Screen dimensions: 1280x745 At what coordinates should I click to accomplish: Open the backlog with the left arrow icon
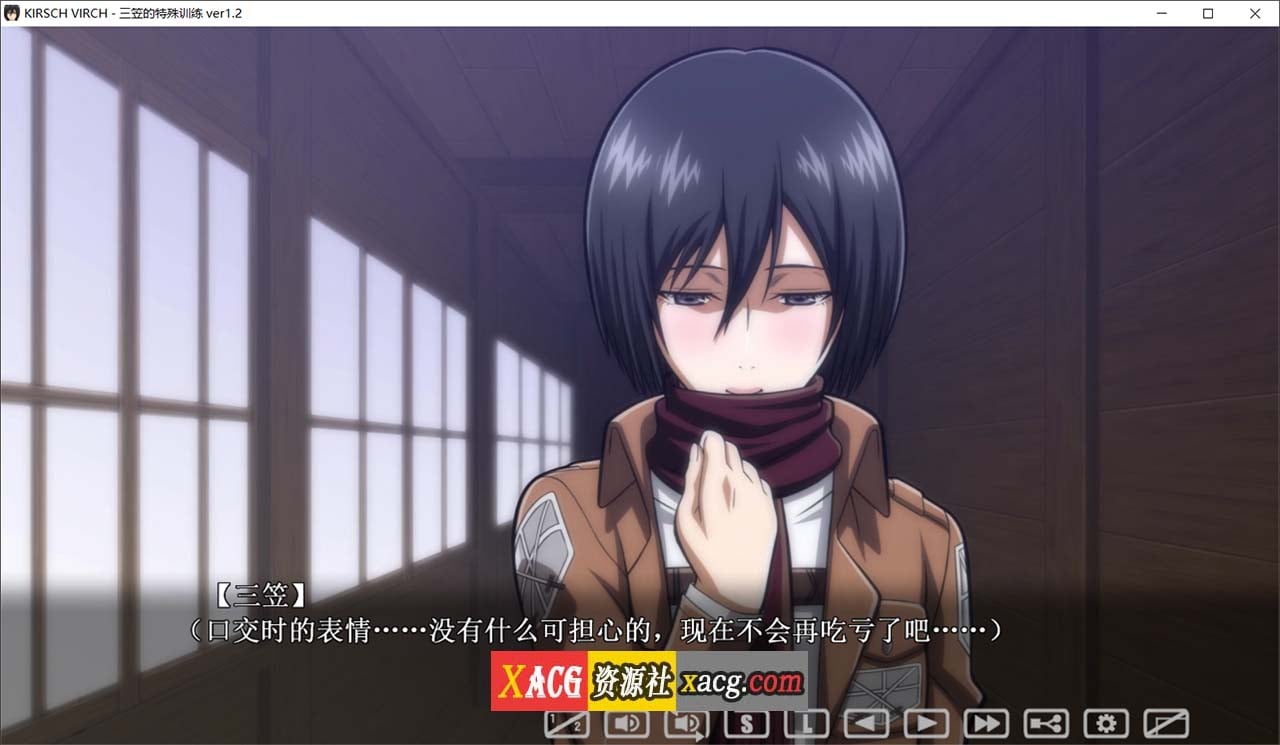click(867, 722)
